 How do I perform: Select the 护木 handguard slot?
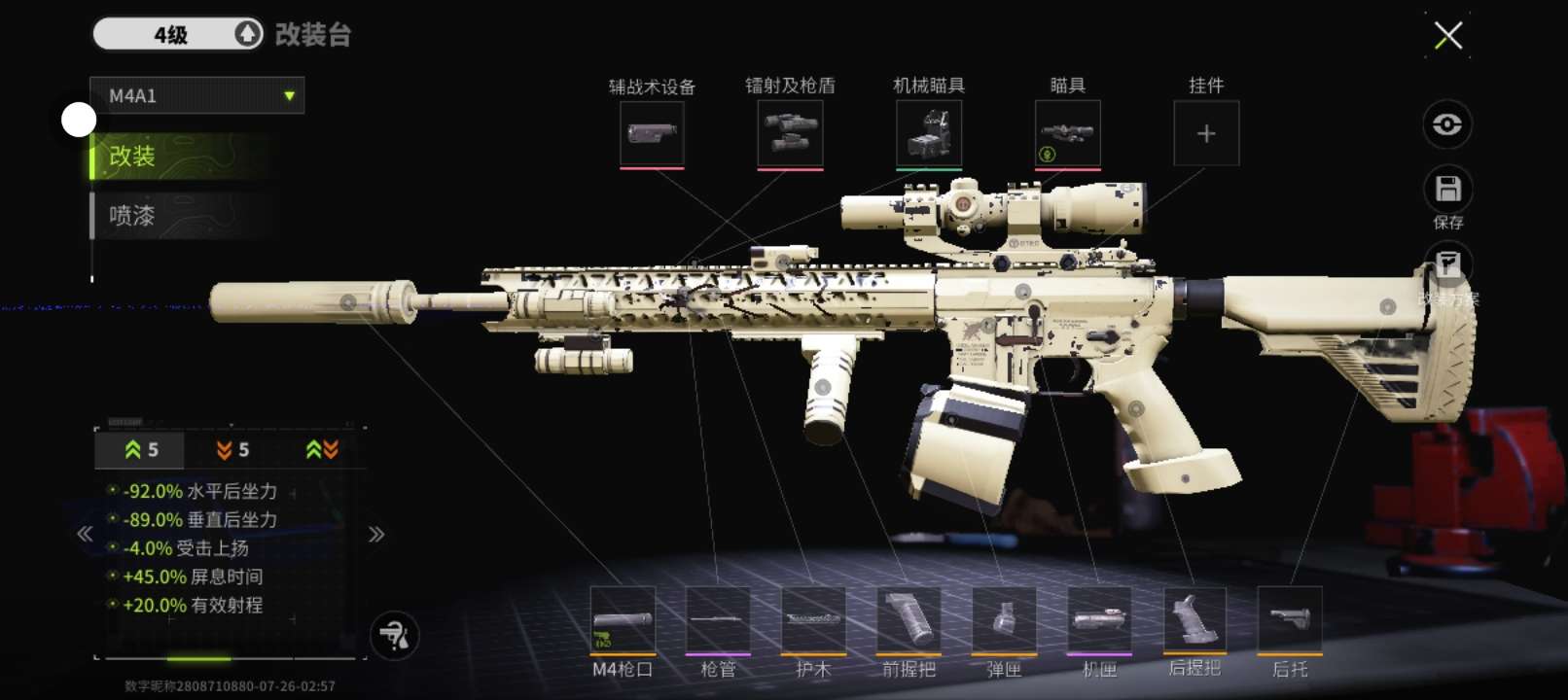813,619
